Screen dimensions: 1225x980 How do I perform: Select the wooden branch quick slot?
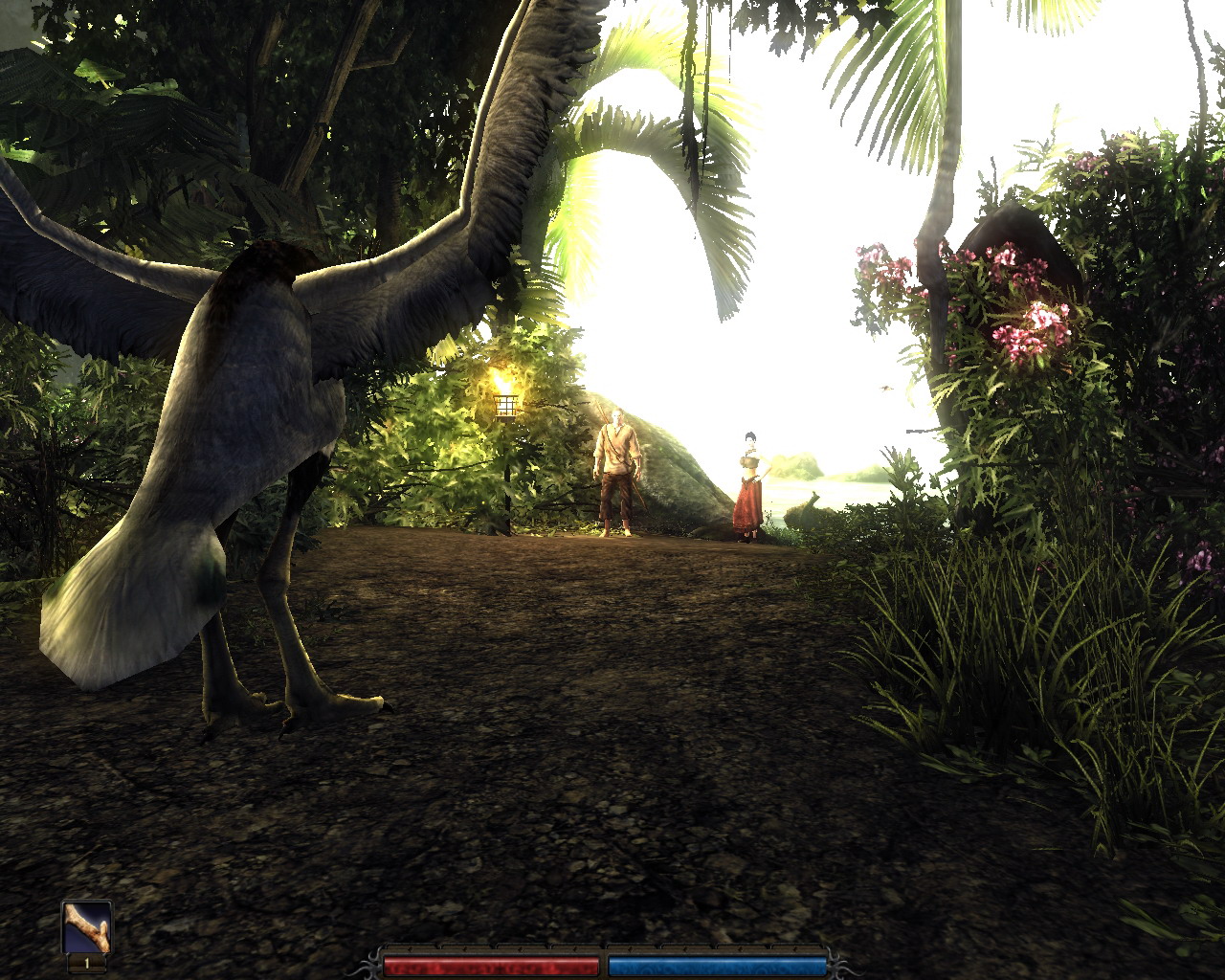pos(86,927)
